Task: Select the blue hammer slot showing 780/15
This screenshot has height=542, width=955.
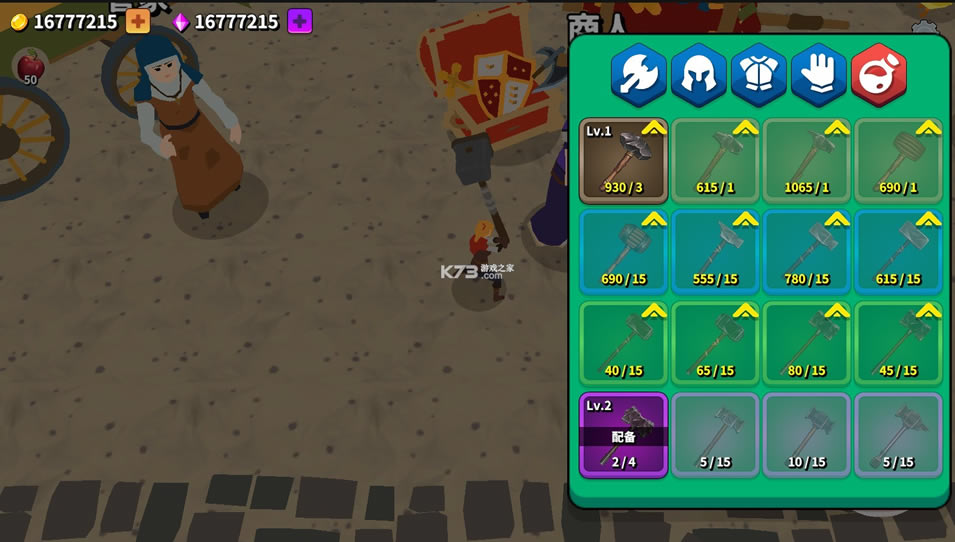Action: tap(806, 252)
